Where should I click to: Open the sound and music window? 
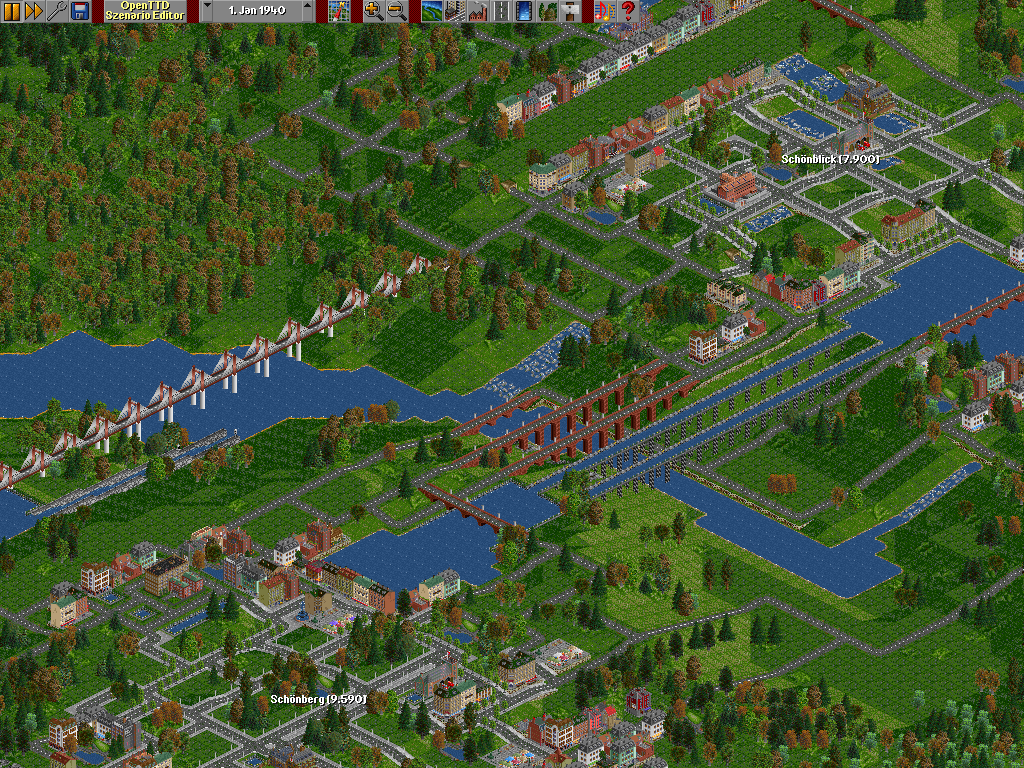pyautogui.click(x=604, y=11)
